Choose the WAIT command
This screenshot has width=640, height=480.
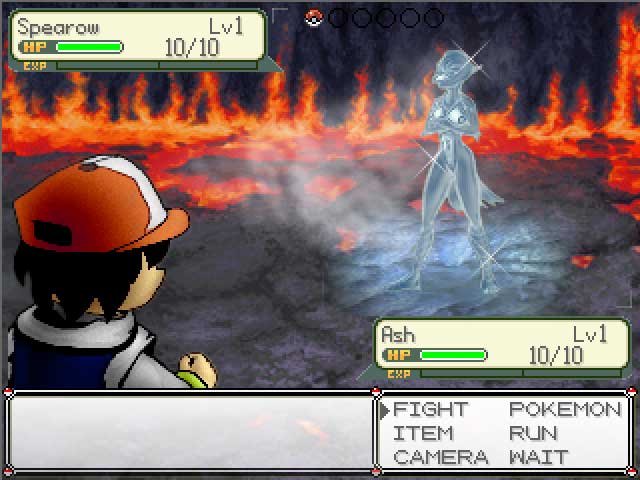(539, 458)
